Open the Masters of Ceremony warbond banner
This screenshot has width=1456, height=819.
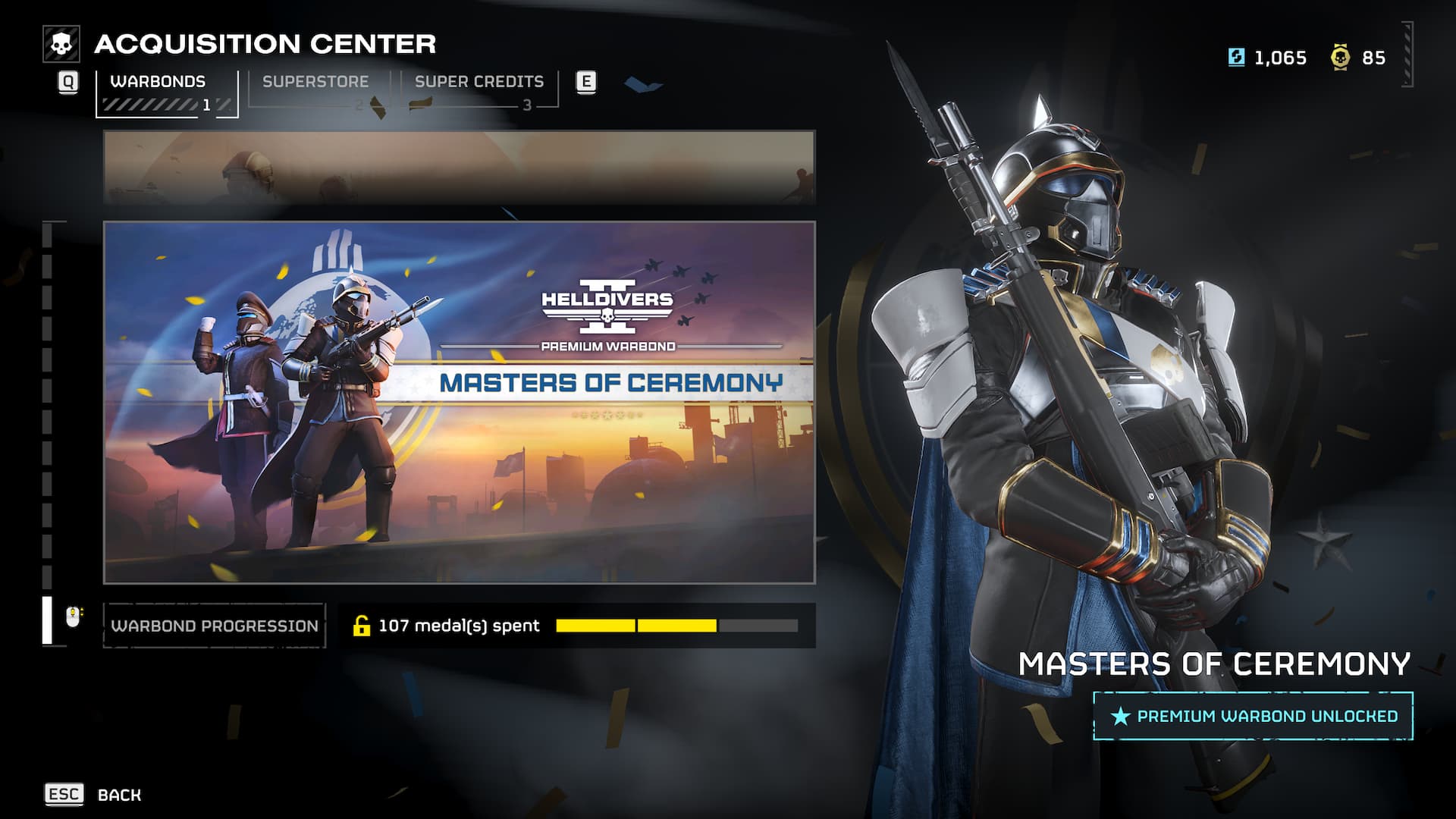coord(459,402)
